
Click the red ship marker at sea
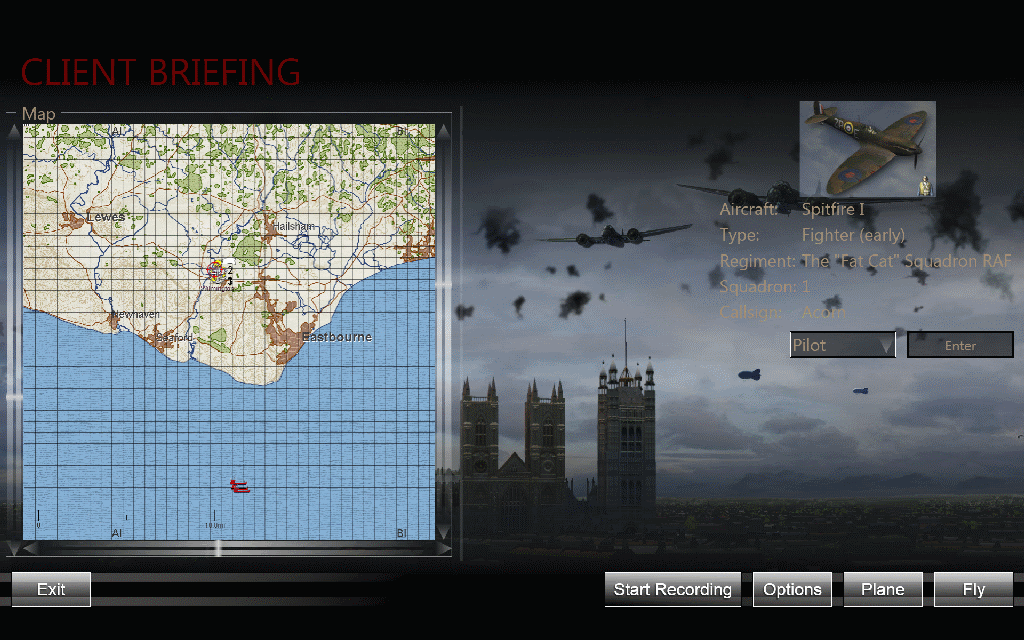coord(239,486)
